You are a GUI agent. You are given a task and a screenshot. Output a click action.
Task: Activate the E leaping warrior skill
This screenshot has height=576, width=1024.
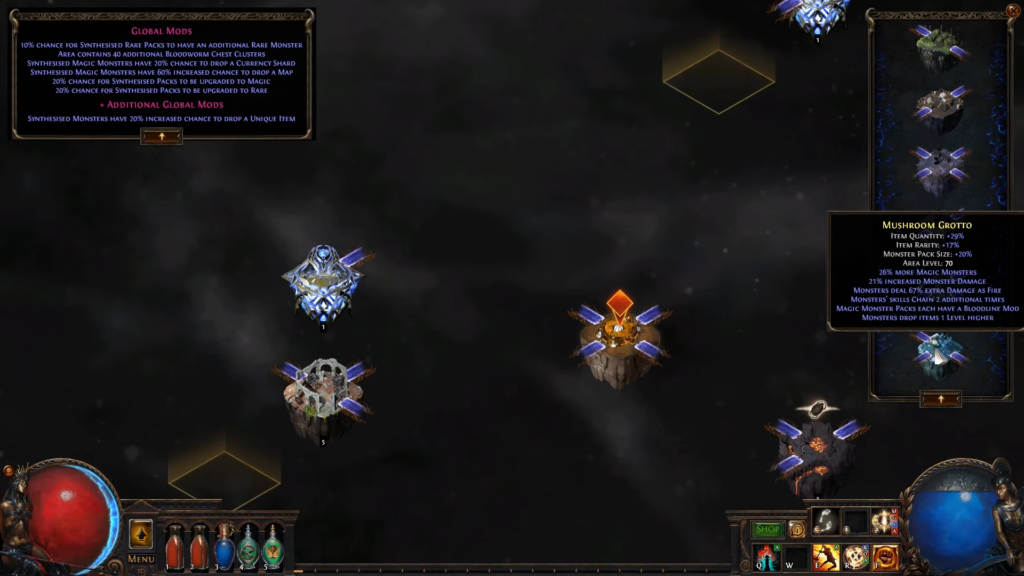[825, 558]
